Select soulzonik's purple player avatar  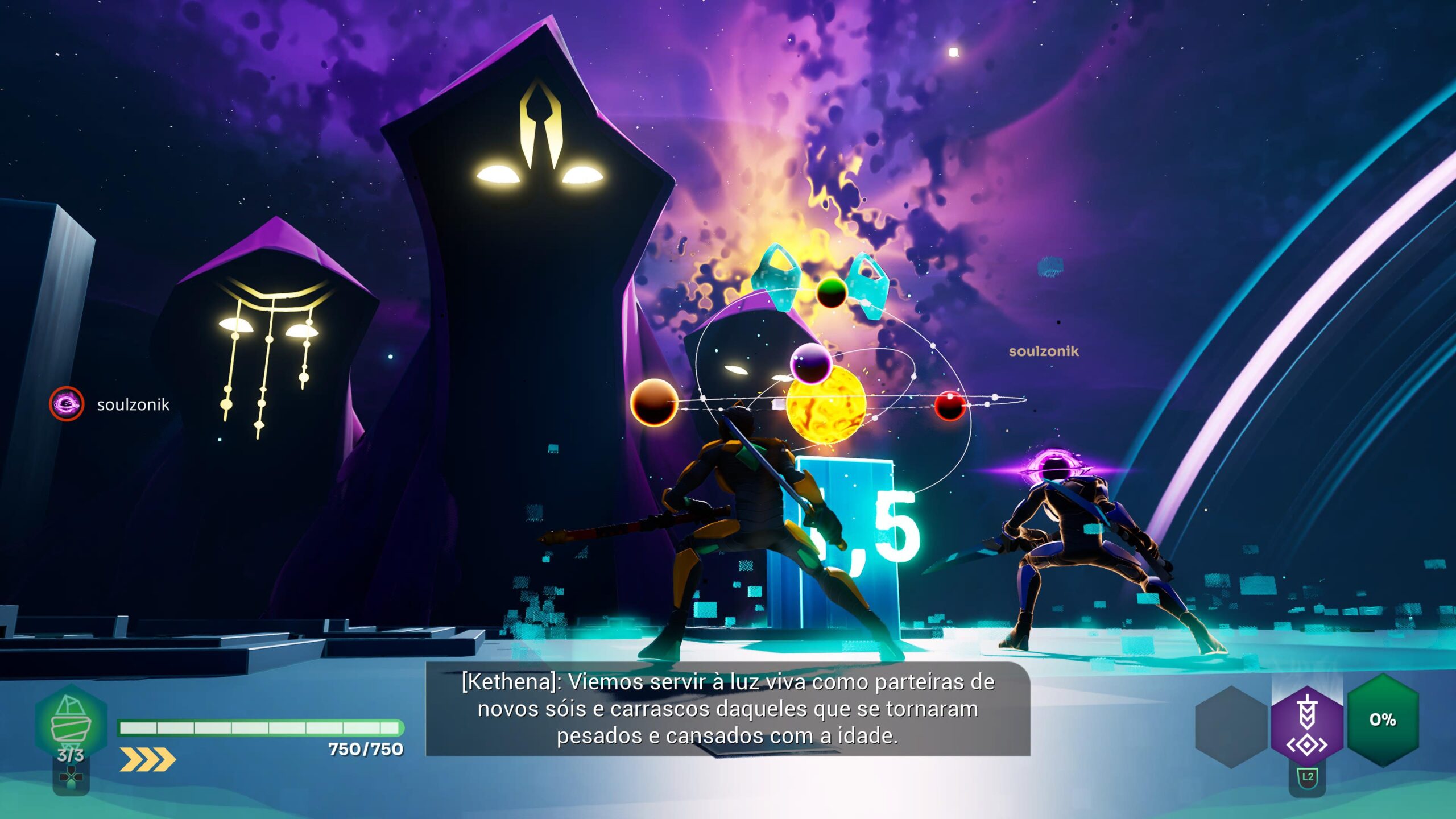[67, 404]
